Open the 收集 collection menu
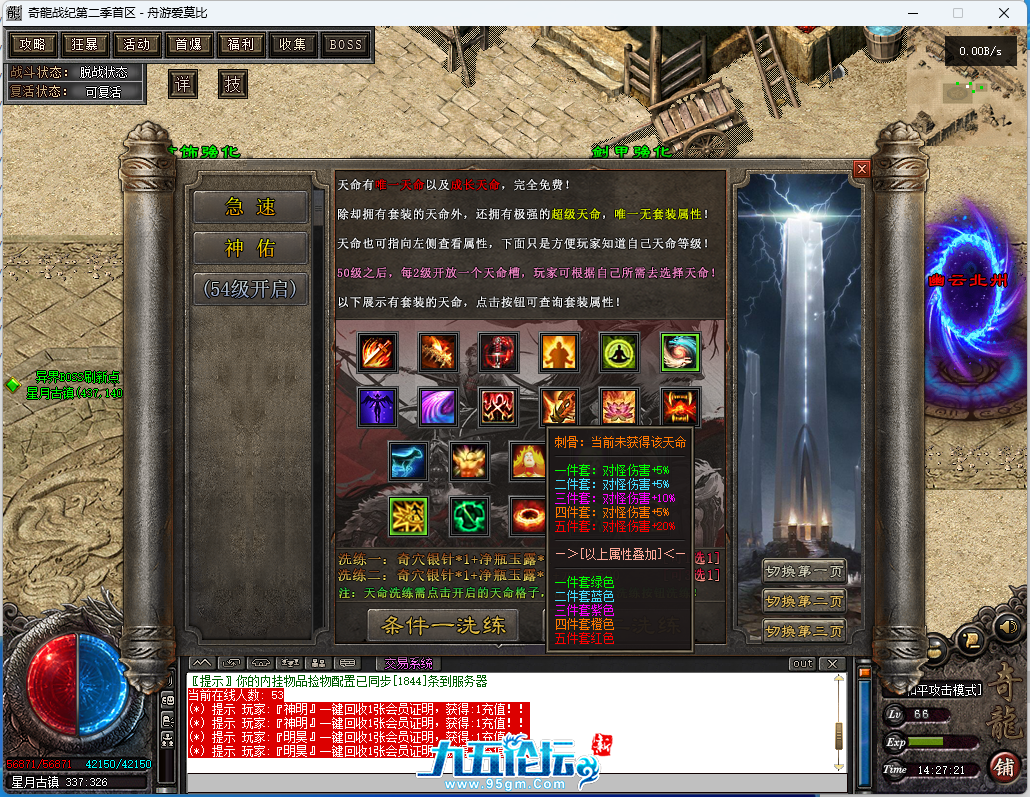 click(x=293, y=44)
